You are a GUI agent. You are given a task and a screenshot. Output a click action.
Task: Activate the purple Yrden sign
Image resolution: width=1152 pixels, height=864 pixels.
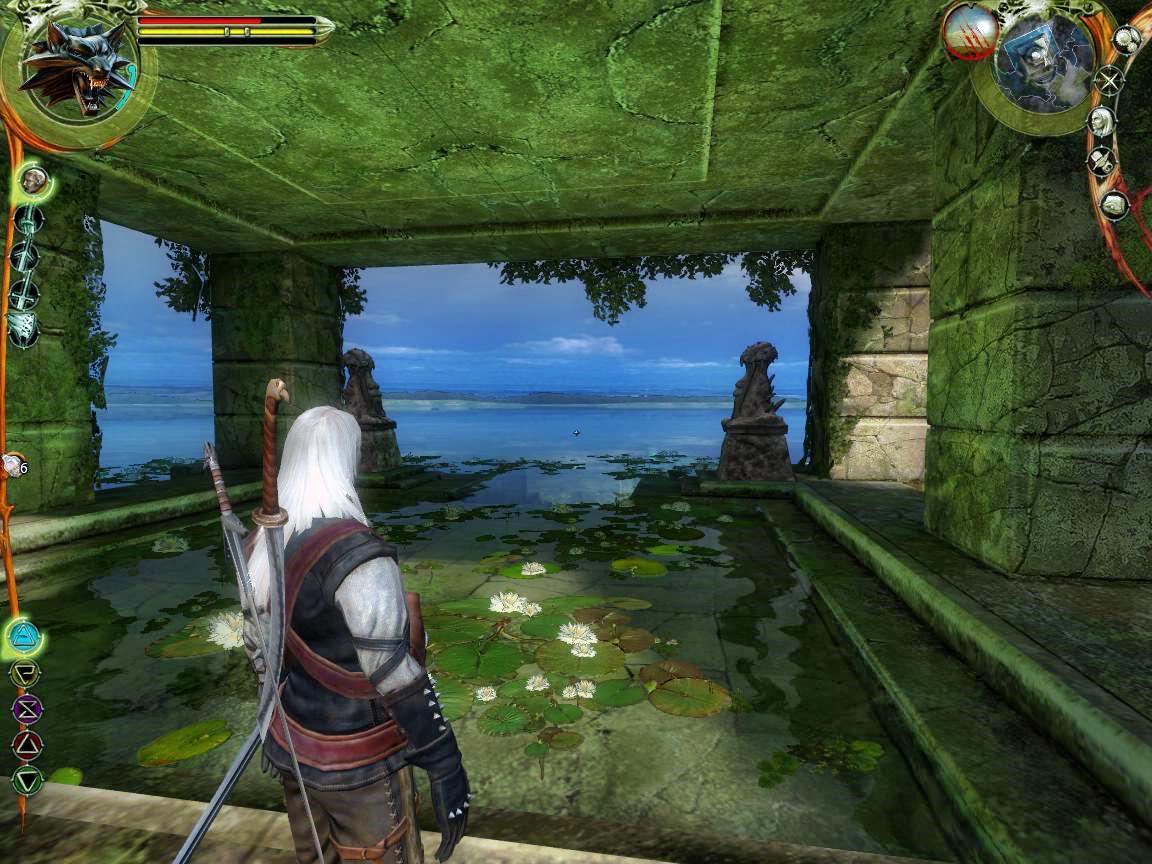pyautogui.click(x=26, y=709)
